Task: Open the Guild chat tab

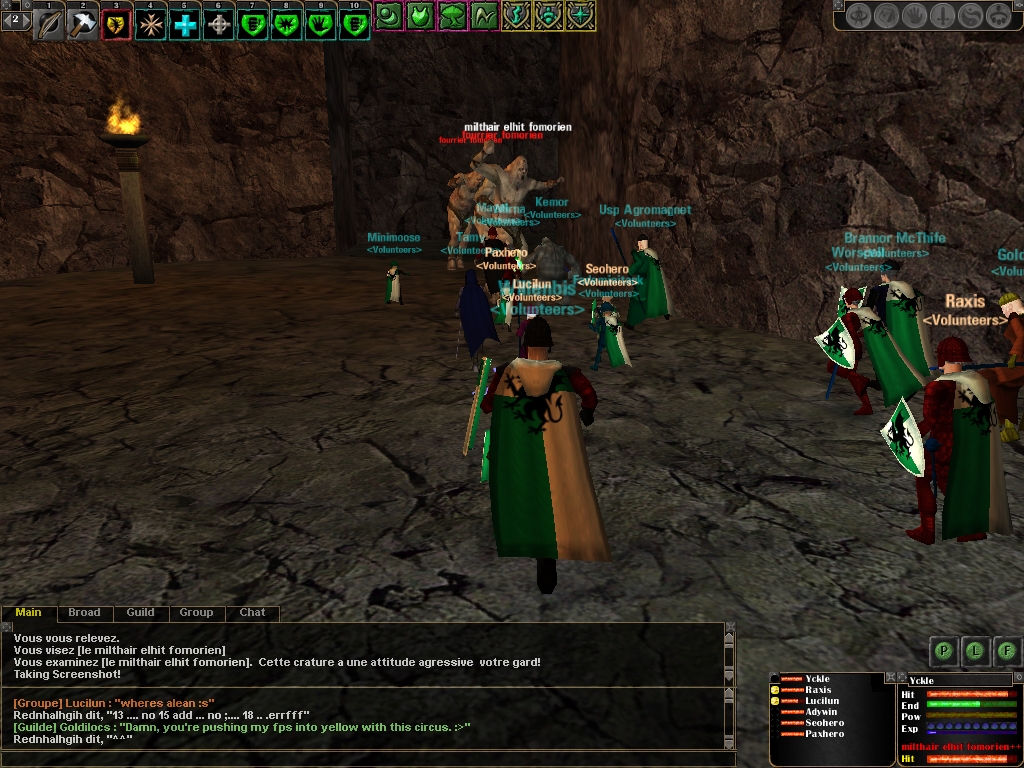Action: 140,612
